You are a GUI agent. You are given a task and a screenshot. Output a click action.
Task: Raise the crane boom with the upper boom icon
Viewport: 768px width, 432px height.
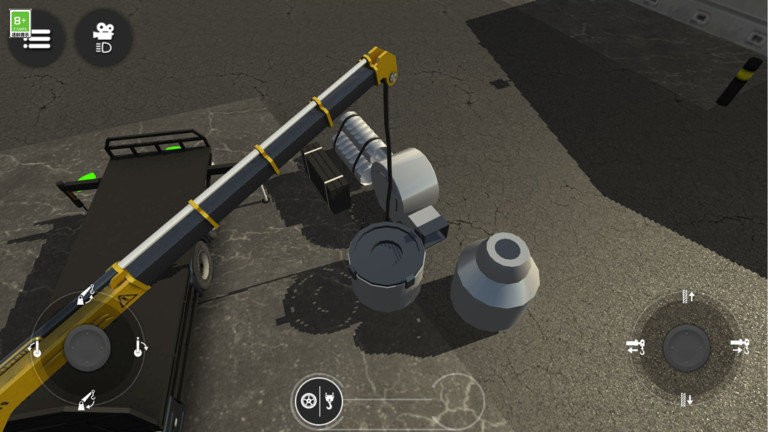(x=86, y=297)
